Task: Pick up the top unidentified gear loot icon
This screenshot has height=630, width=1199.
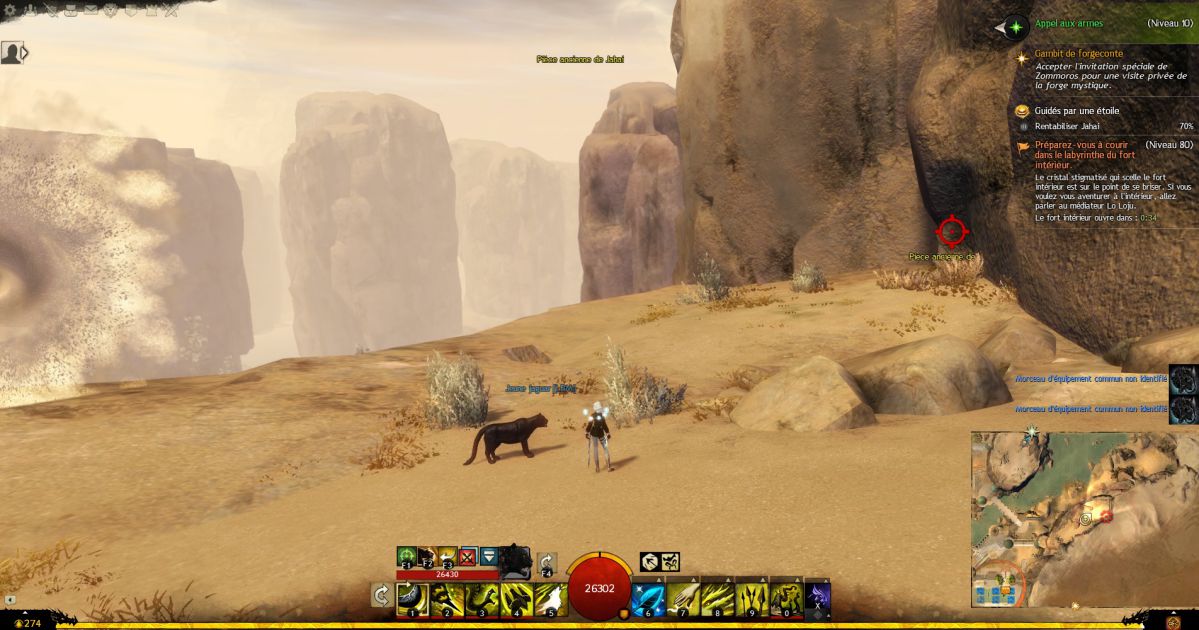Action: click(x=1184, y=379)
